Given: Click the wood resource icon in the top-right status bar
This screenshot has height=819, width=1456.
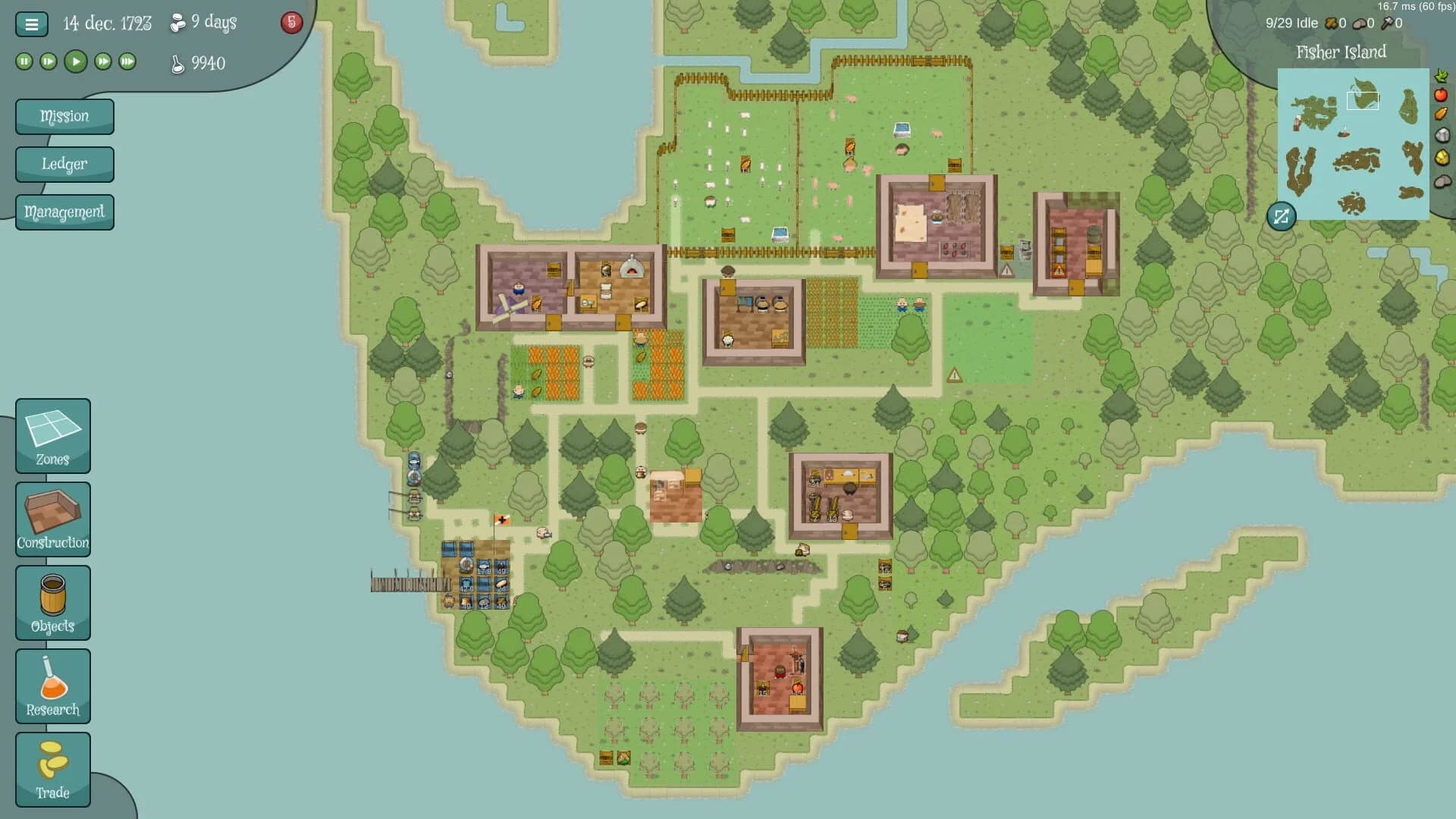Looking at the screenshot, I should [x=1332, y=24].
